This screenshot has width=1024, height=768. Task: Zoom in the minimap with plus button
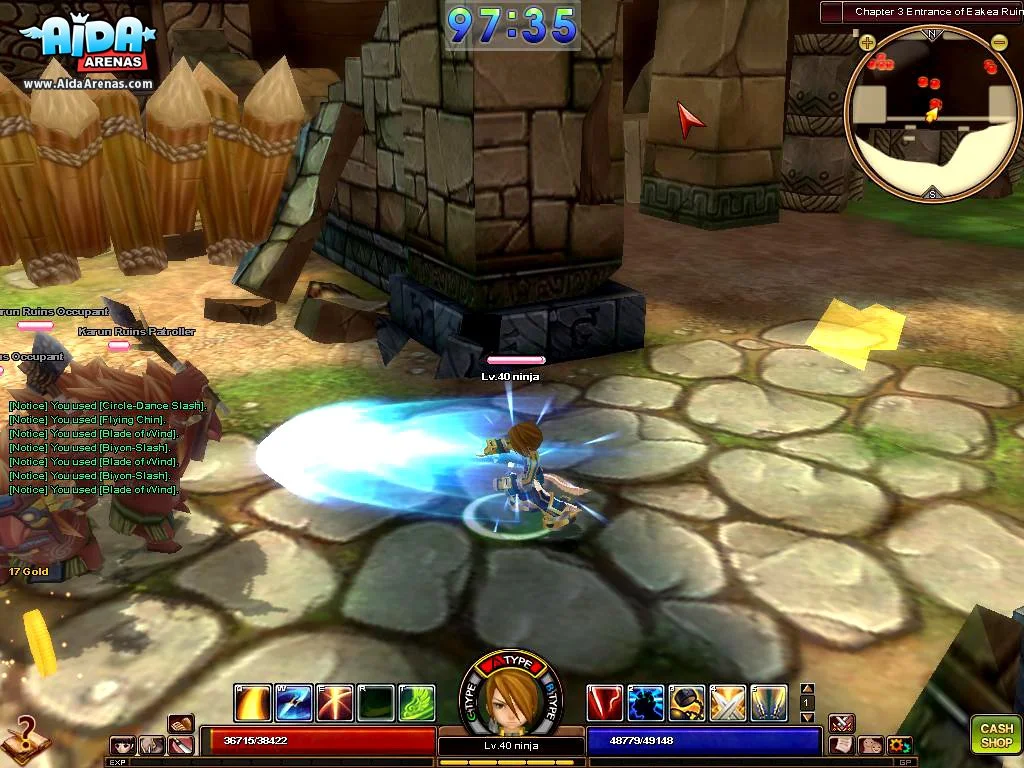coord(867,43)
